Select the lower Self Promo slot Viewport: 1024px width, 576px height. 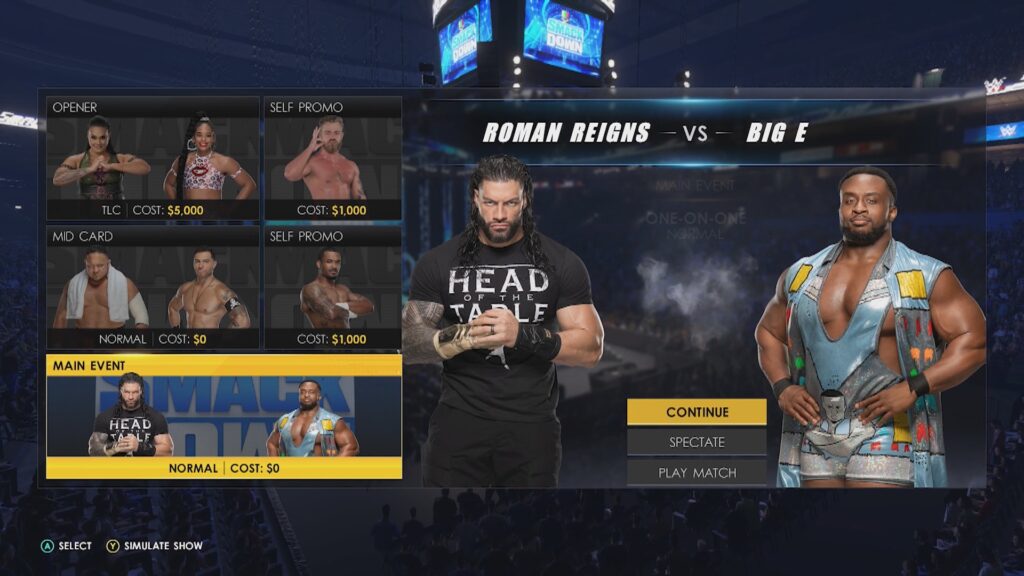[x=332, y=288]
